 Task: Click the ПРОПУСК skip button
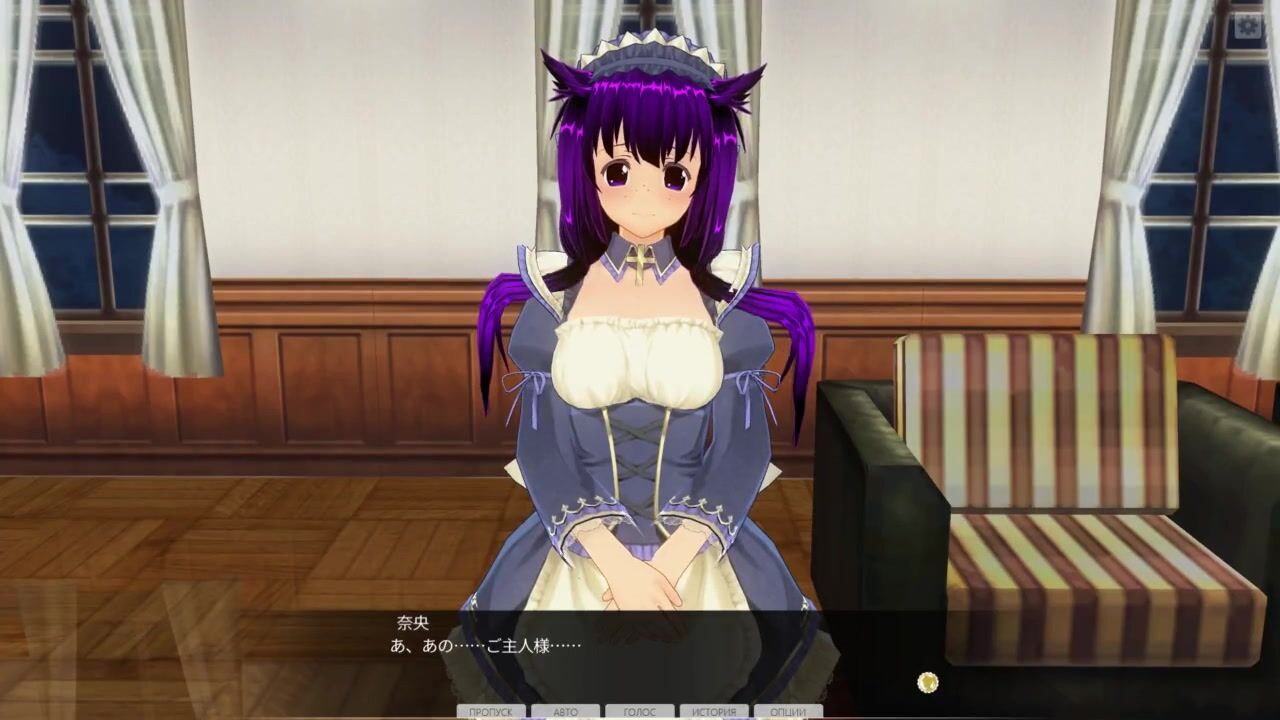tap(491, 712)
